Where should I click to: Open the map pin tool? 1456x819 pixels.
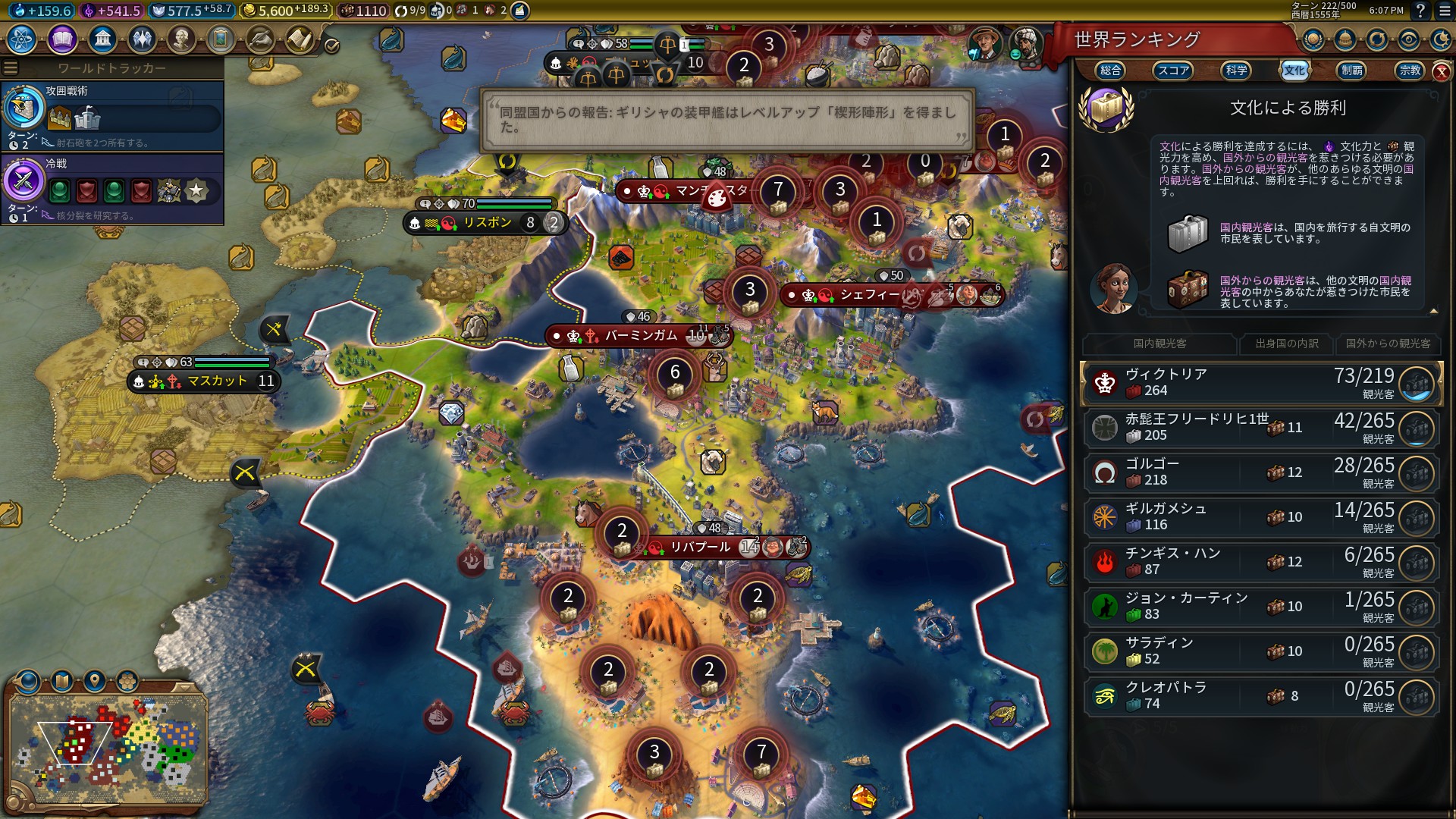[95, 680]
